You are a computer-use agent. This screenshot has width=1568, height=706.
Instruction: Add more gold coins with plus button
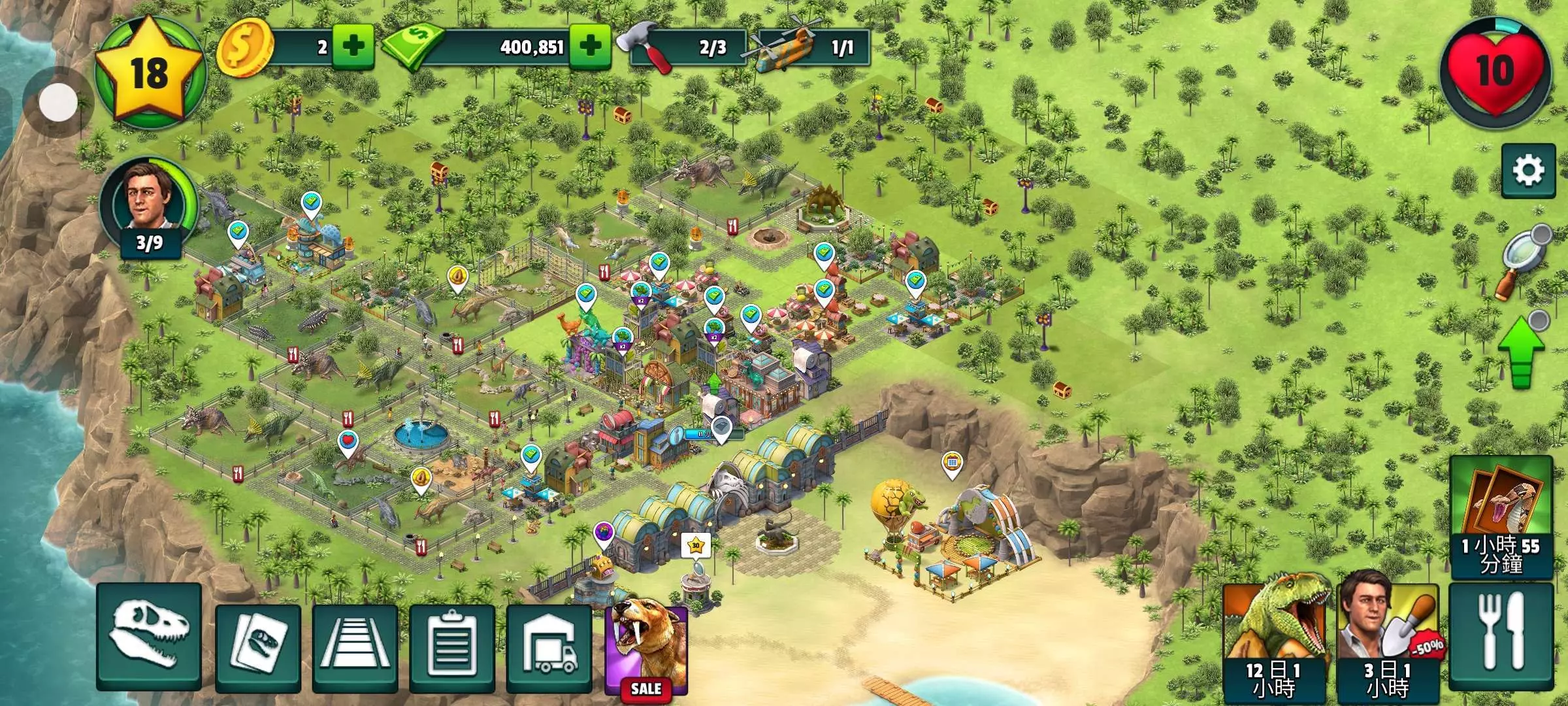pos(353,47)
